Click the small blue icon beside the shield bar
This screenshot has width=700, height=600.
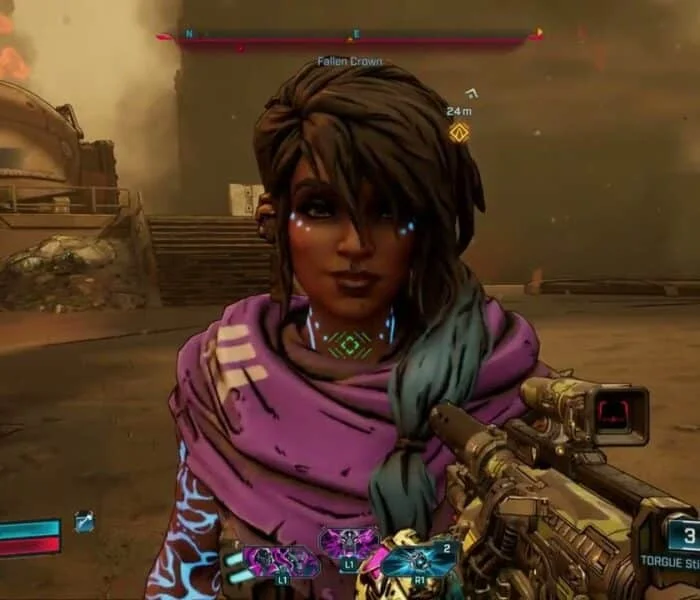(84, 521)
